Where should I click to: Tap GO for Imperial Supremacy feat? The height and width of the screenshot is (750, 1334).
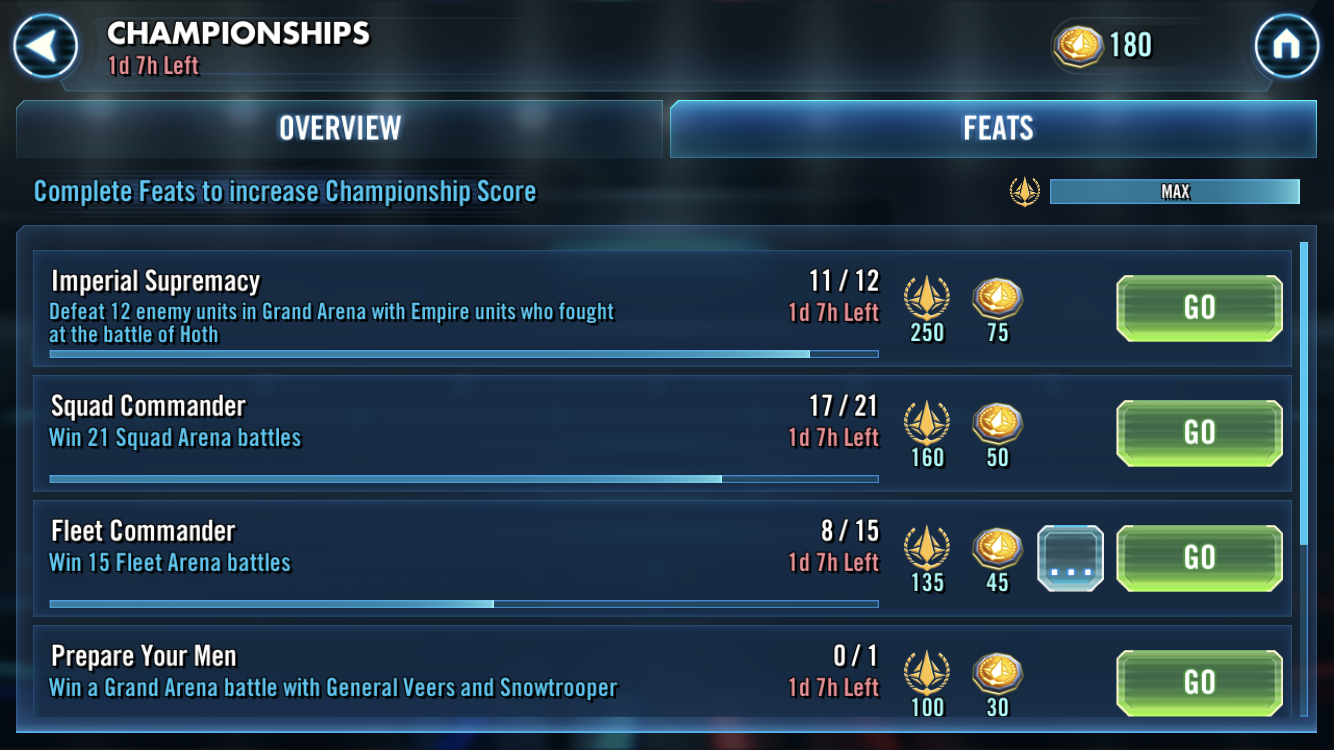pyautogui.click(x=1198, y=308)
